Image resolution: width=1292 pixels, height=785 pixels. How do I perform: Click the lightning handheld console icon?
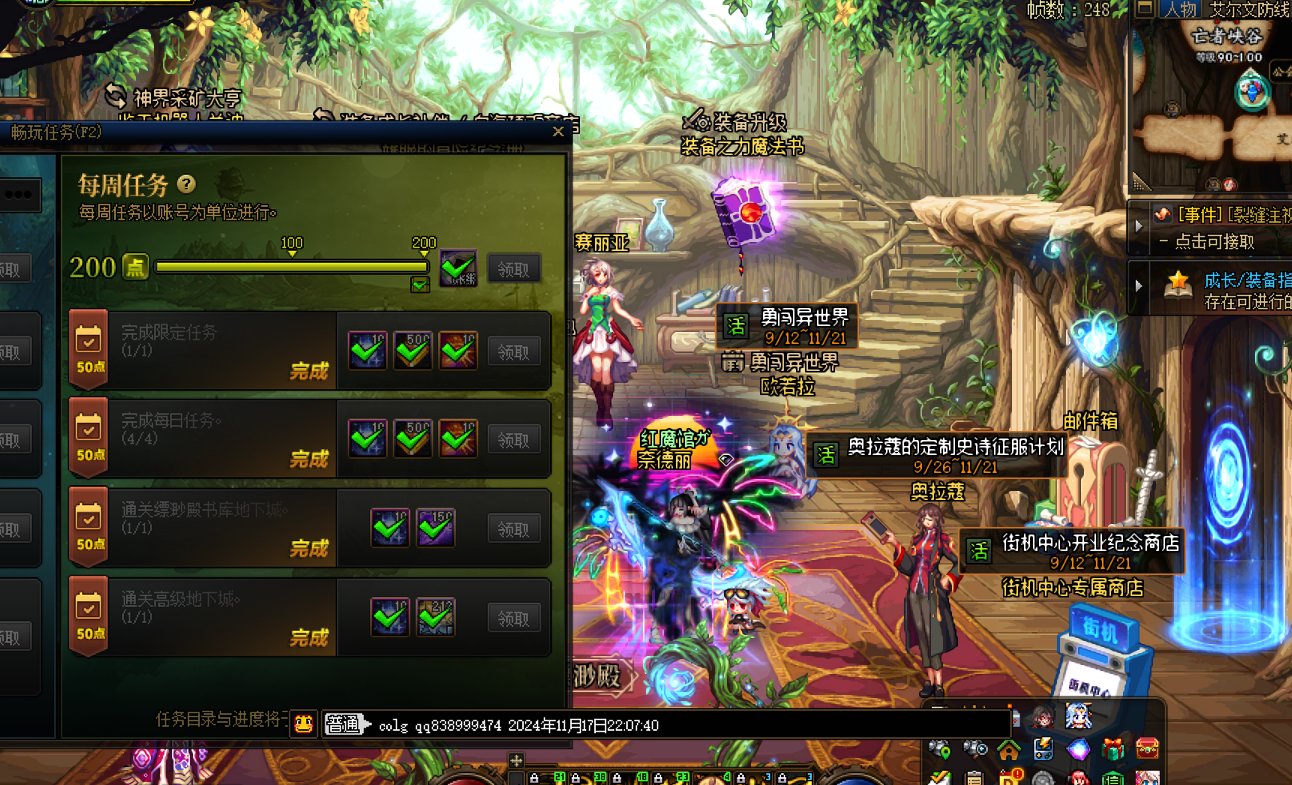coord(1043,748)
